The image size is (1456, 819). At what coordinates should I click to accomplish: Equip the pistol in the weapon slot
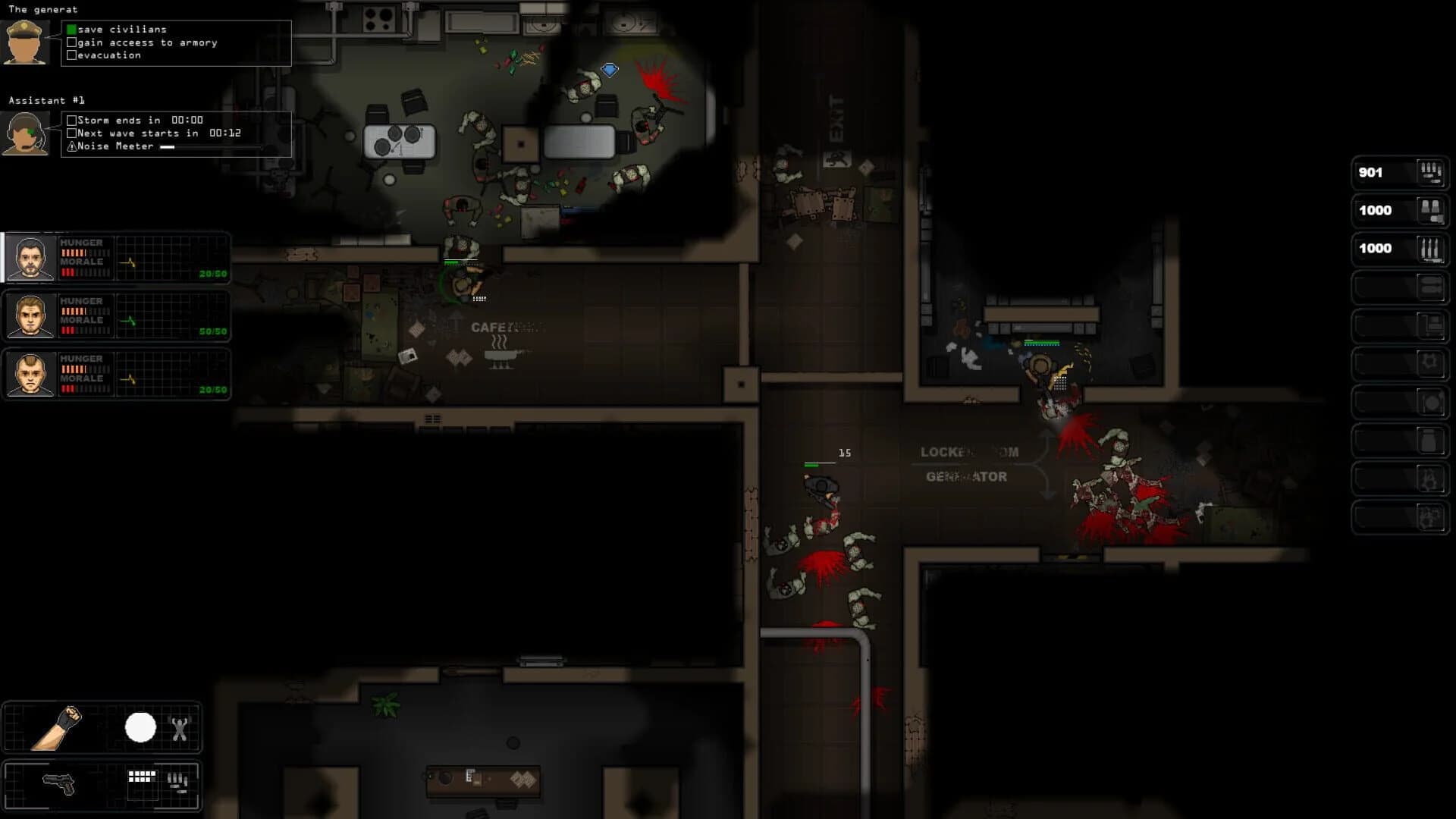pos(59,784)
